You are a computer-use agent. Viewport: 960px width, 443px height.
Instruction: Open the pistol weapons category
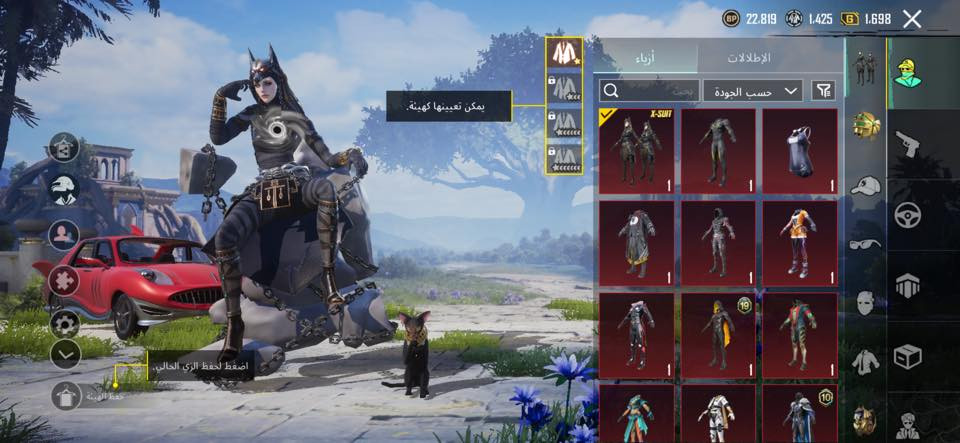907,143
